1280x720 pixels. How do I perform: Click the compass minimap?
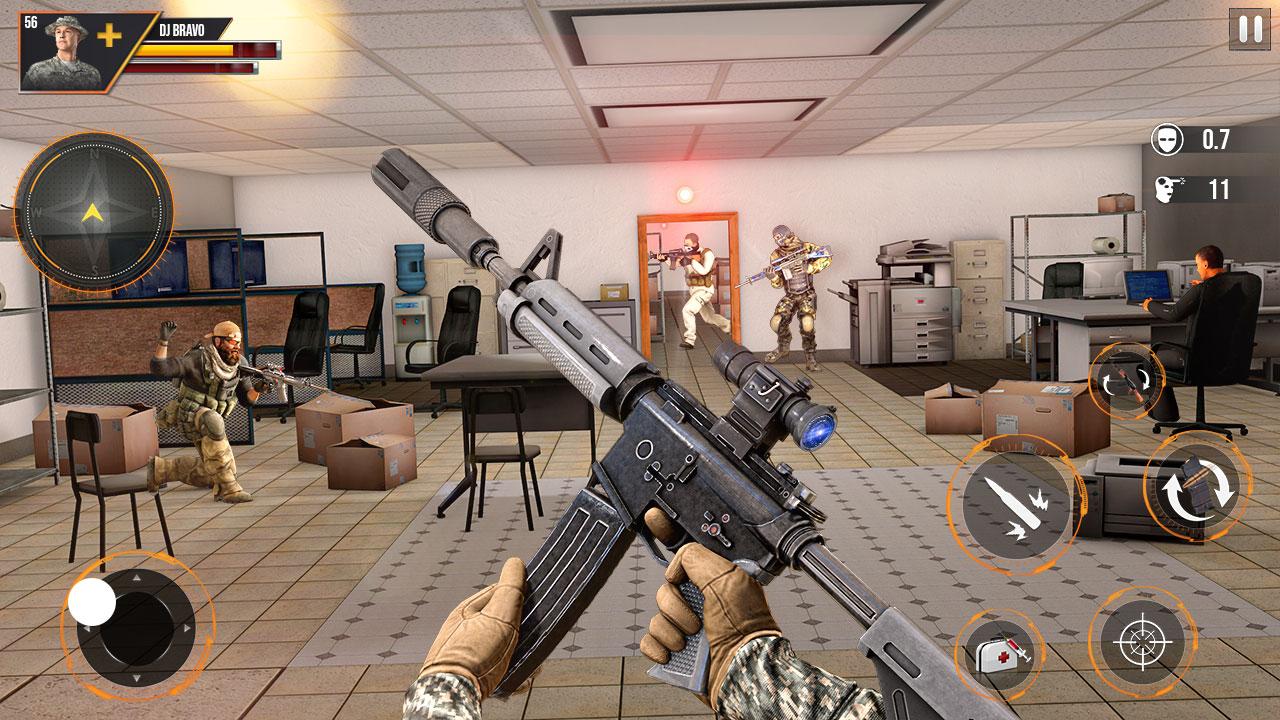[x=93, y=210]
